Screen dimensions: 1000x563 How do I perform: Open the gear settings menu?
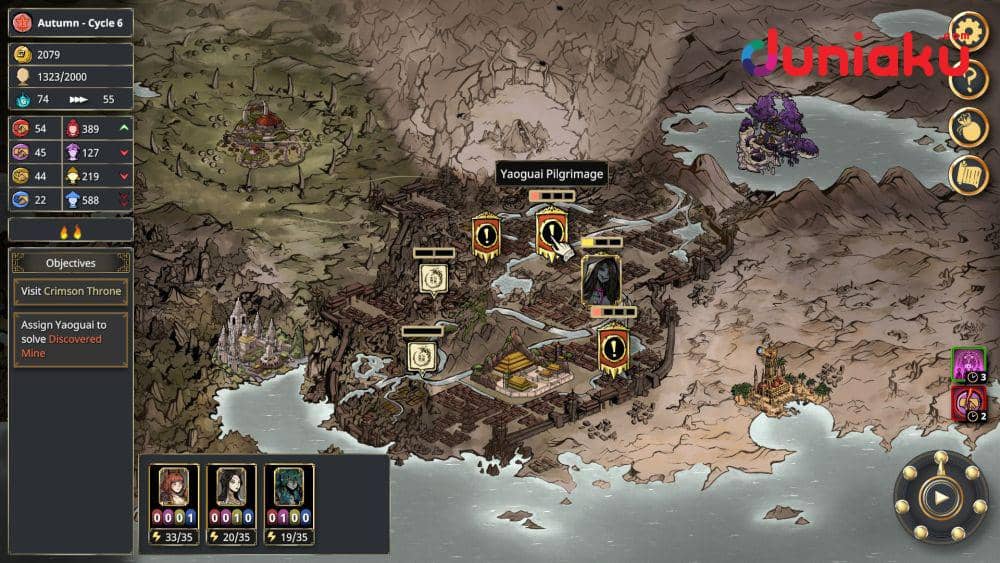click(967, 30)
